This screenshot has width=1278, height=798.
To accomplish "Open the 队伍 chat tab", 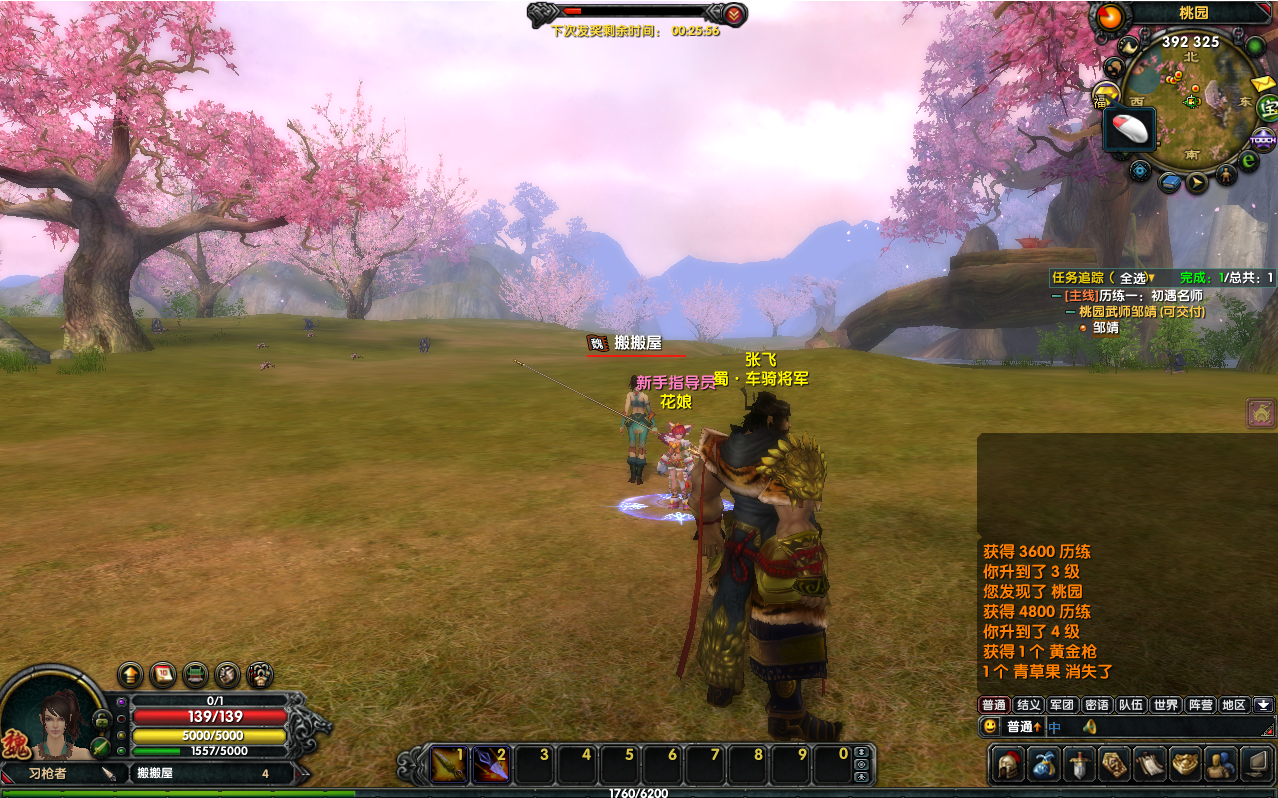I will pos(1131,705).
